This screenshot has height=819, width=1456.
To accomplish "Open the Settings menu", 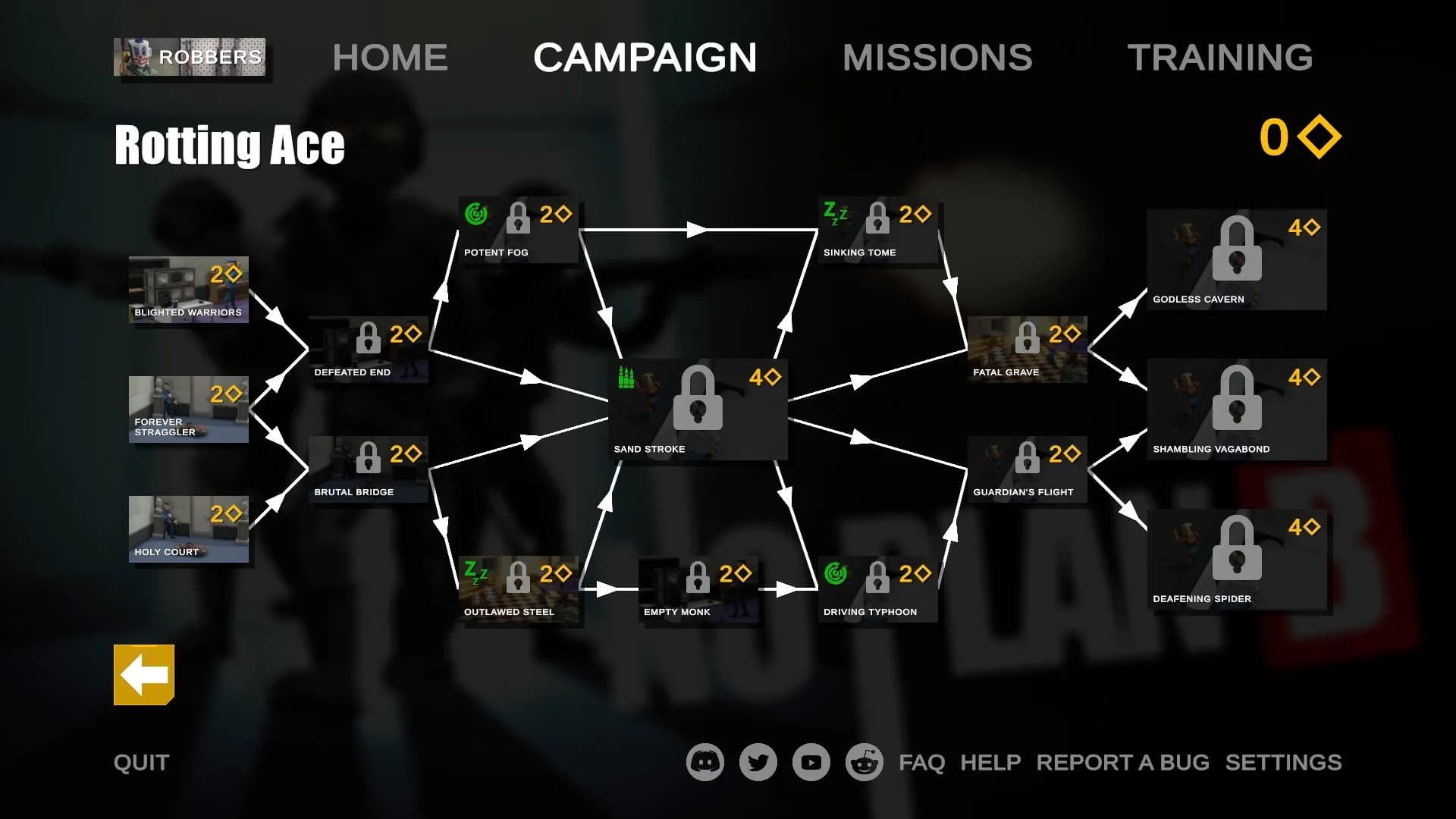I will (1283, 762).
